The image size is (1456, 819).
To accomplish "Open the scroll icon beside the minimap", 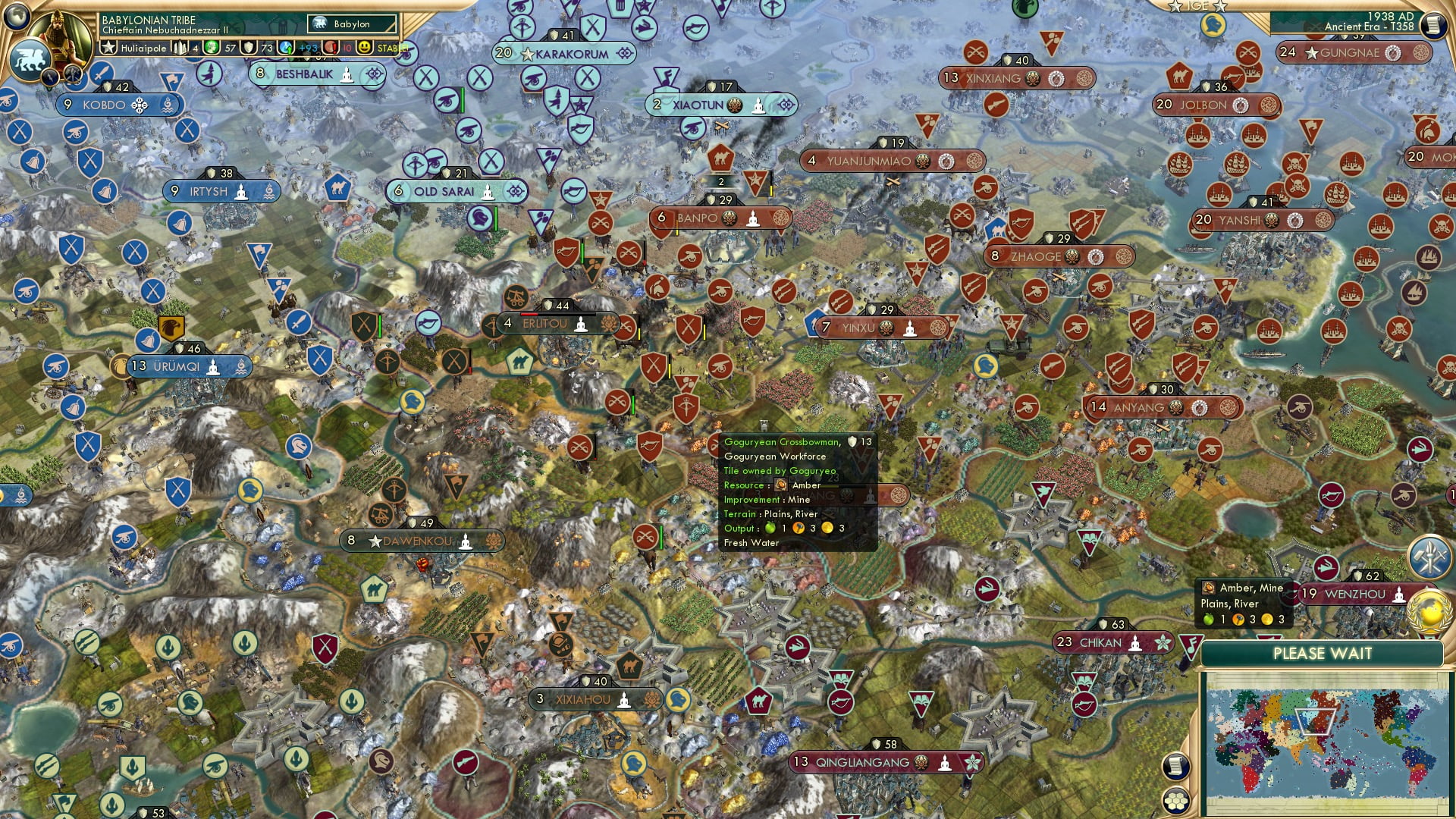I will click(x=1175, y=766).
